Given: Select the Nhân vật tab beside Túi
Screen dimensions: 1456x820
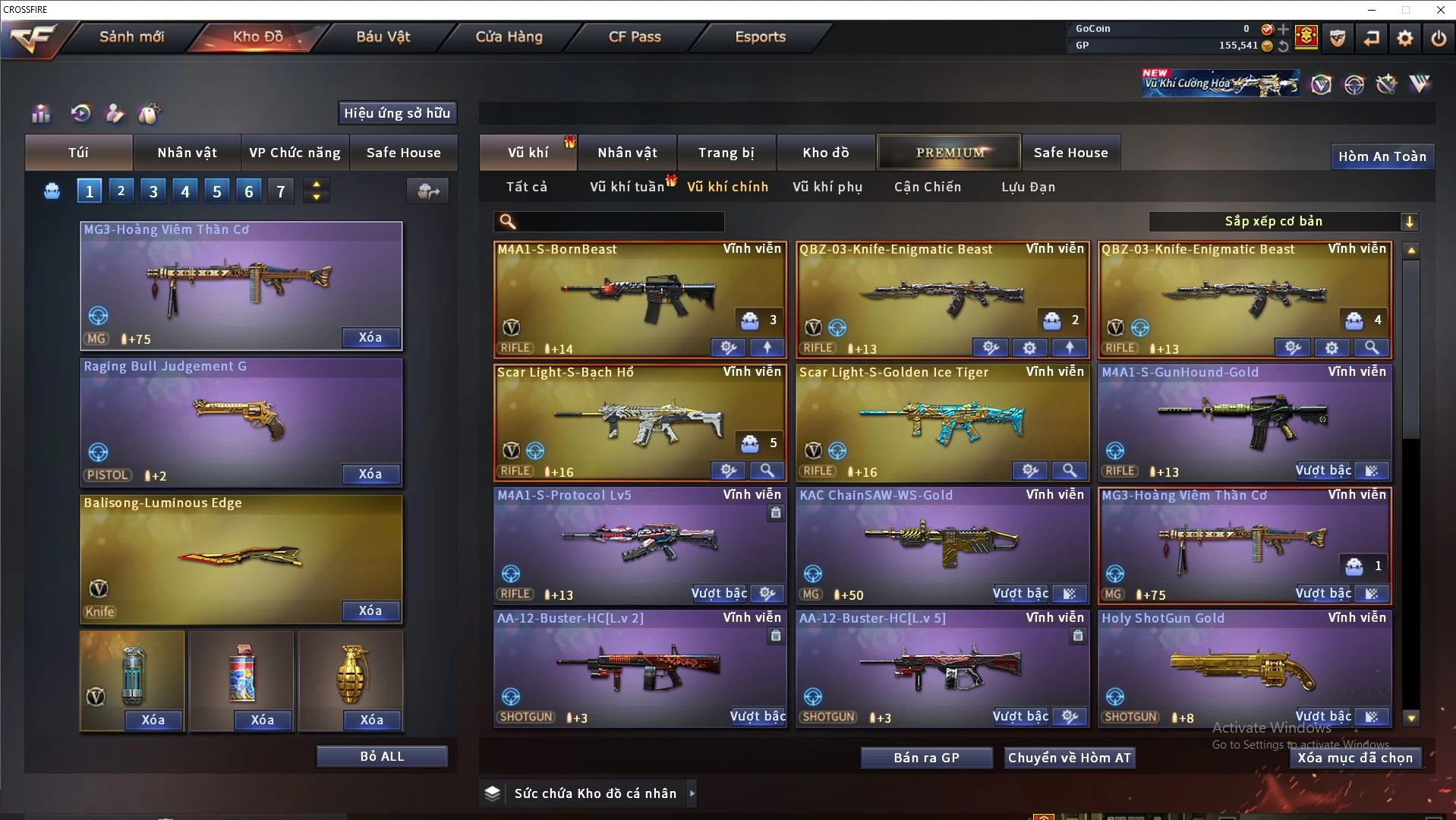Looking at the screenshot, I should tap(187, 153).
